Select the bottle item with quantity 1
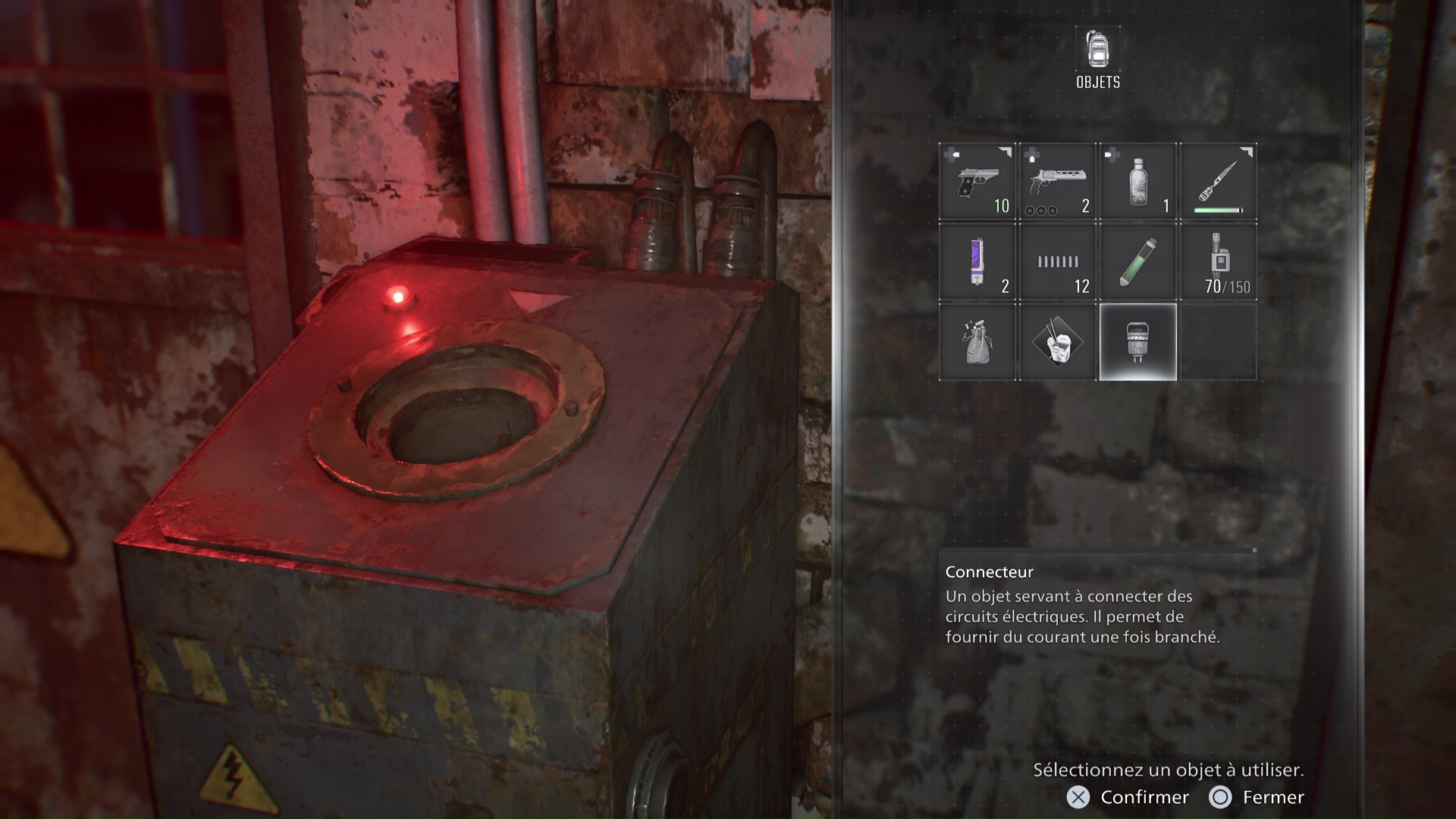 1137,180
